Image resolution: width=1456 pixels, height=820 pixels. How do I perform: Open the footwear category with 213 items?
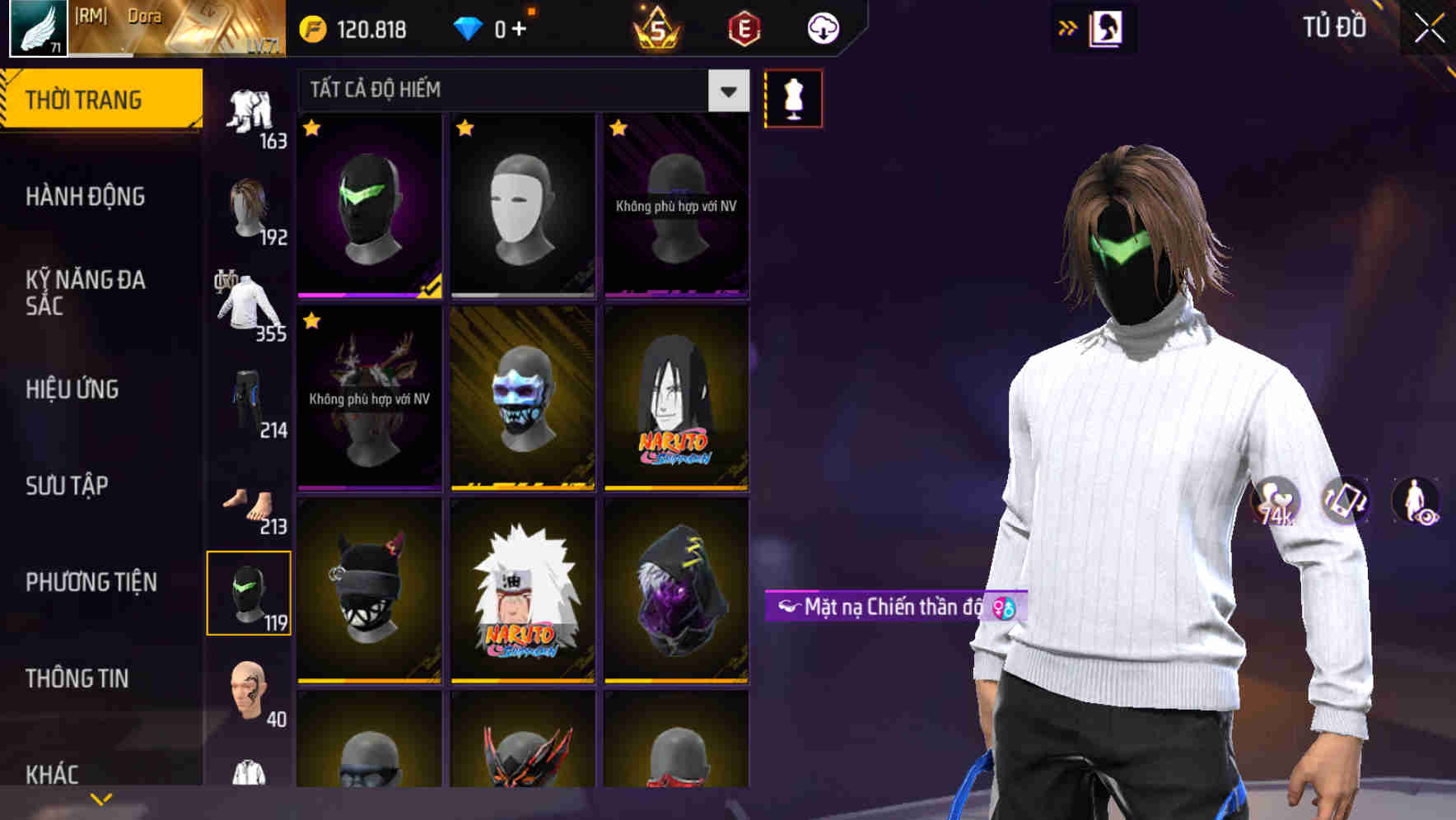click(249, 502)
